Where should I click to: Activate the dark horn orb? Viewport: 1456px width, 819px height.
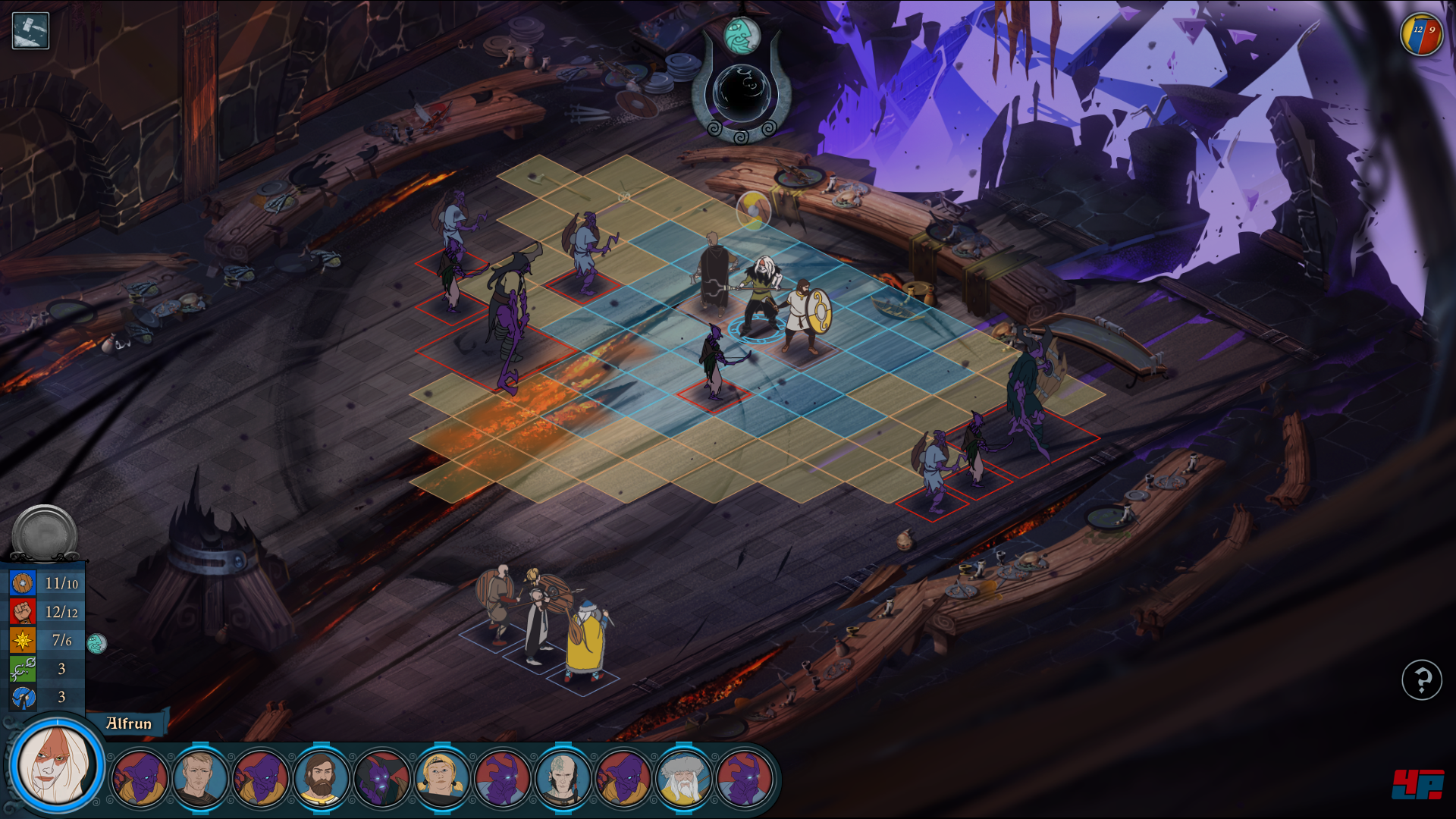[741, 93]
